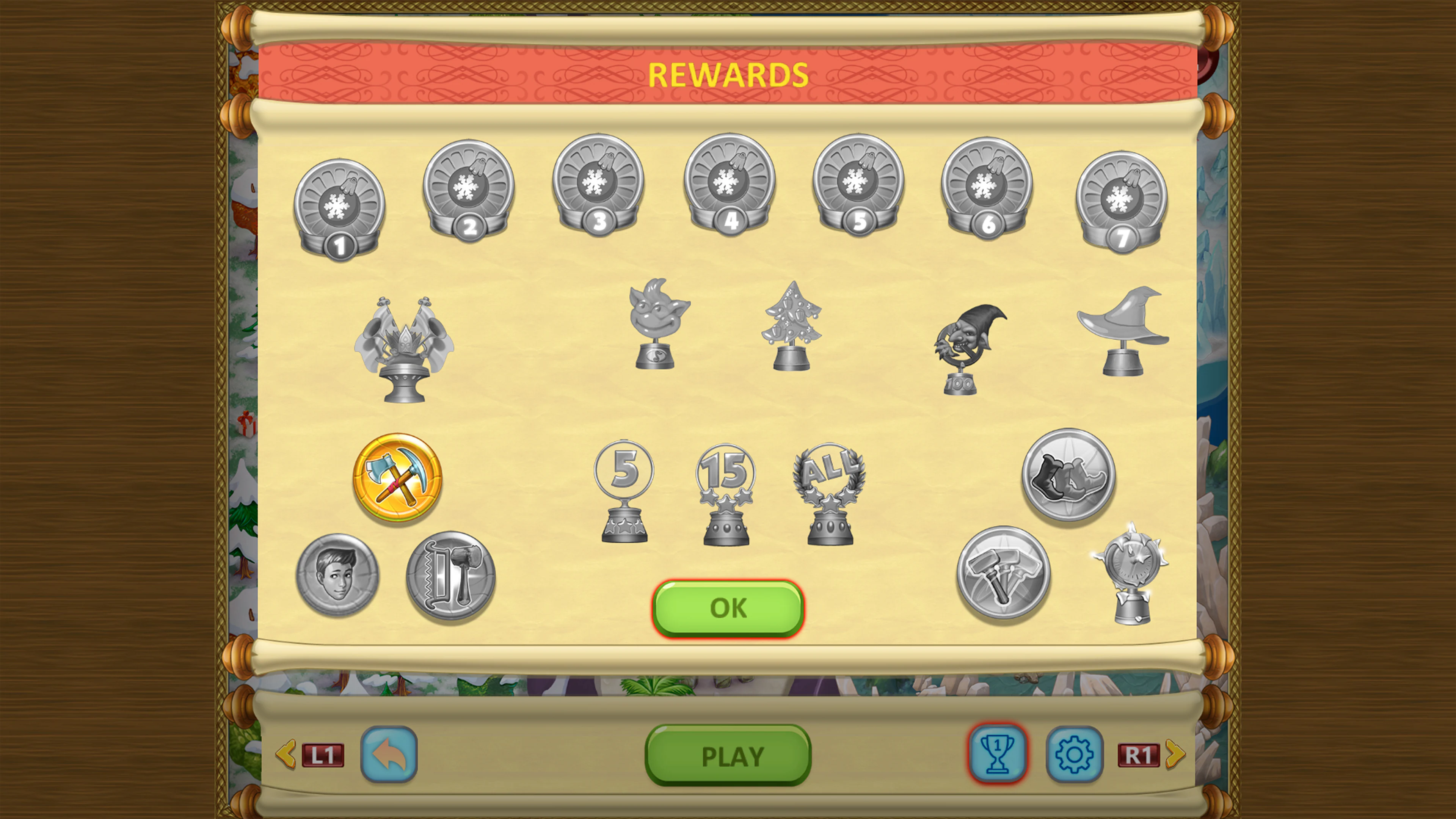Select the 5-star achievement trophy

click(624, 492)
